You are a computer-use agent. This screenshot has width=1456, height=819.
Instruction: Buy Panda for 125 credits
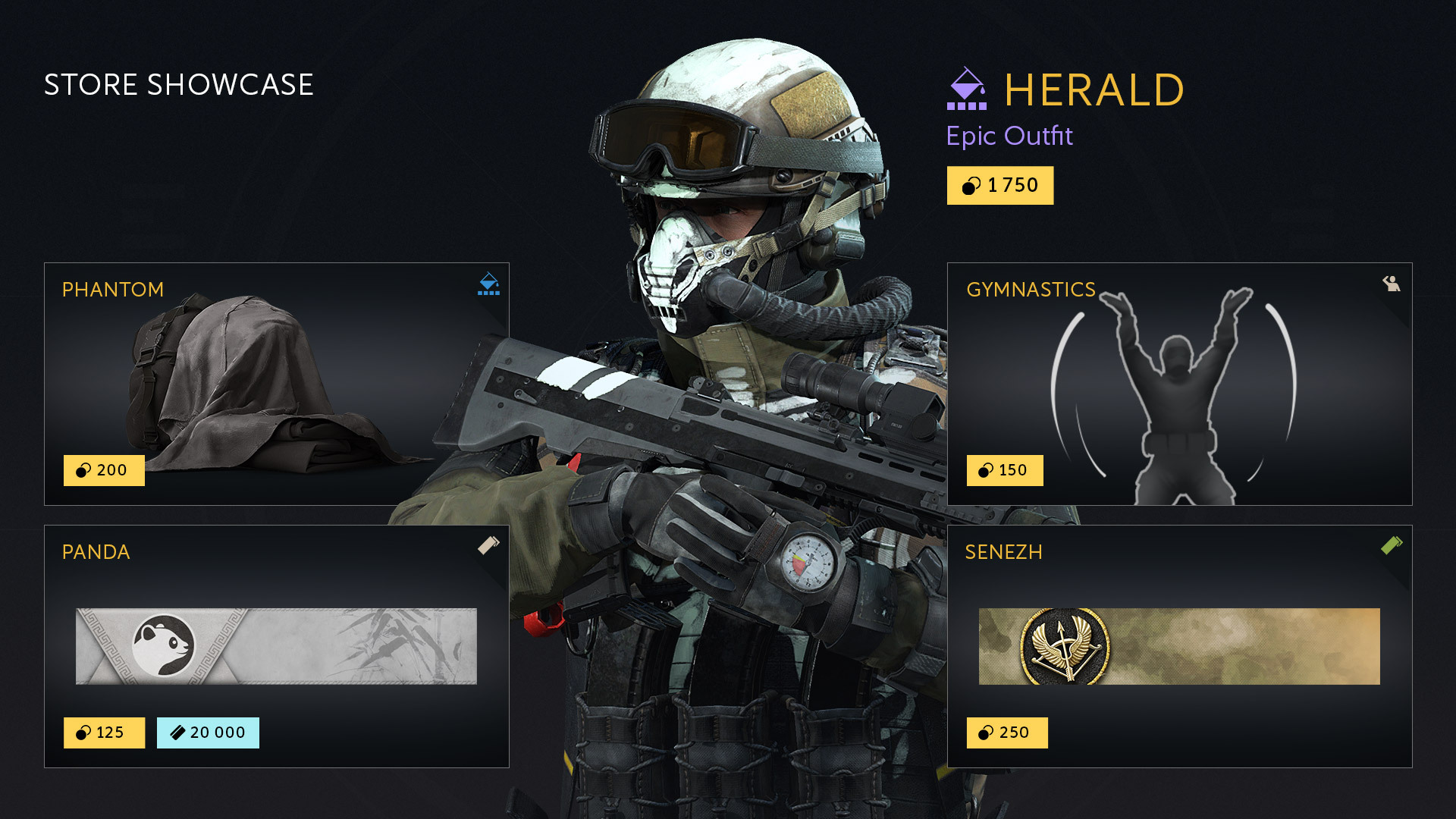(x=104, y=733)
